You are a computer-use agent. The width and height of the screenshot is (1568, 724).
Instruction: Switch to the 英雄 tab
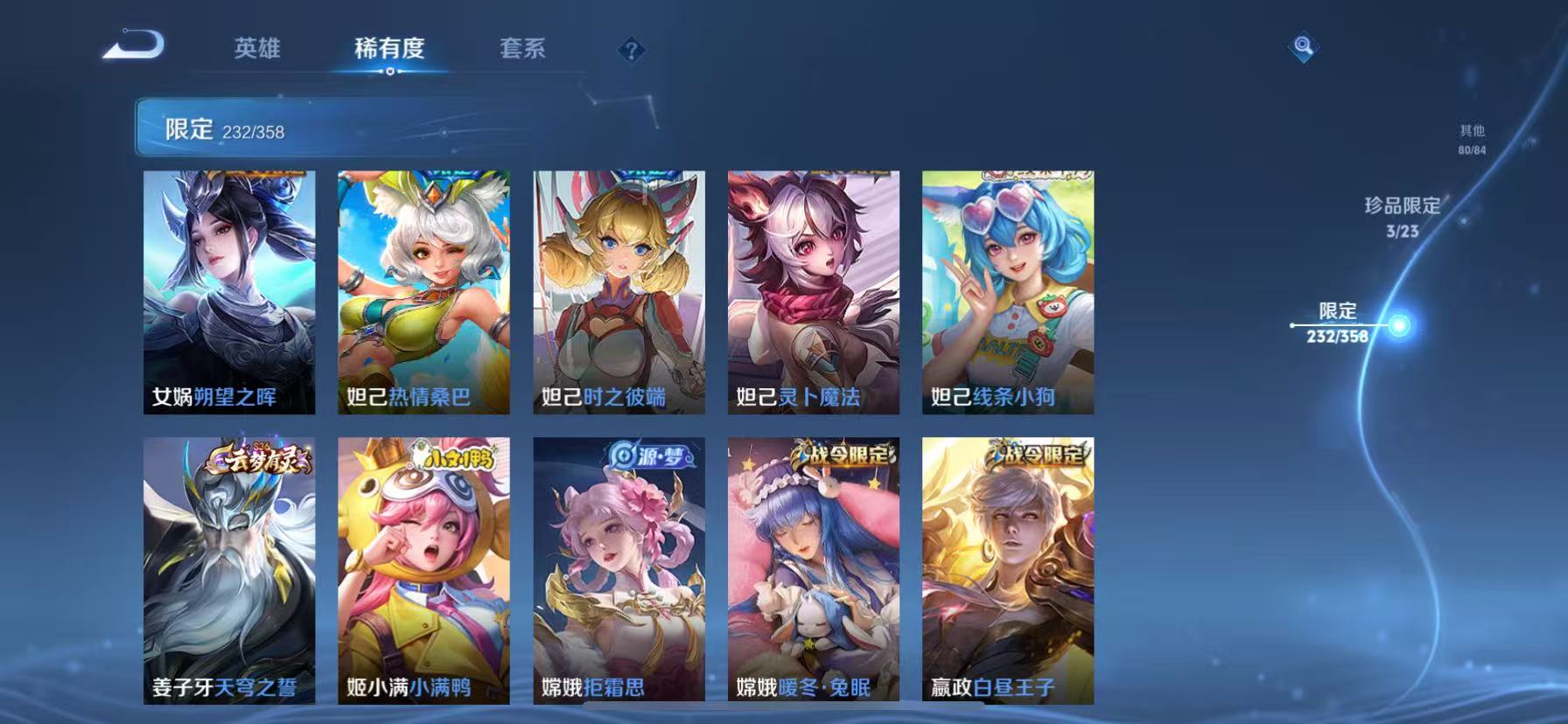click(x=258, y=50)
